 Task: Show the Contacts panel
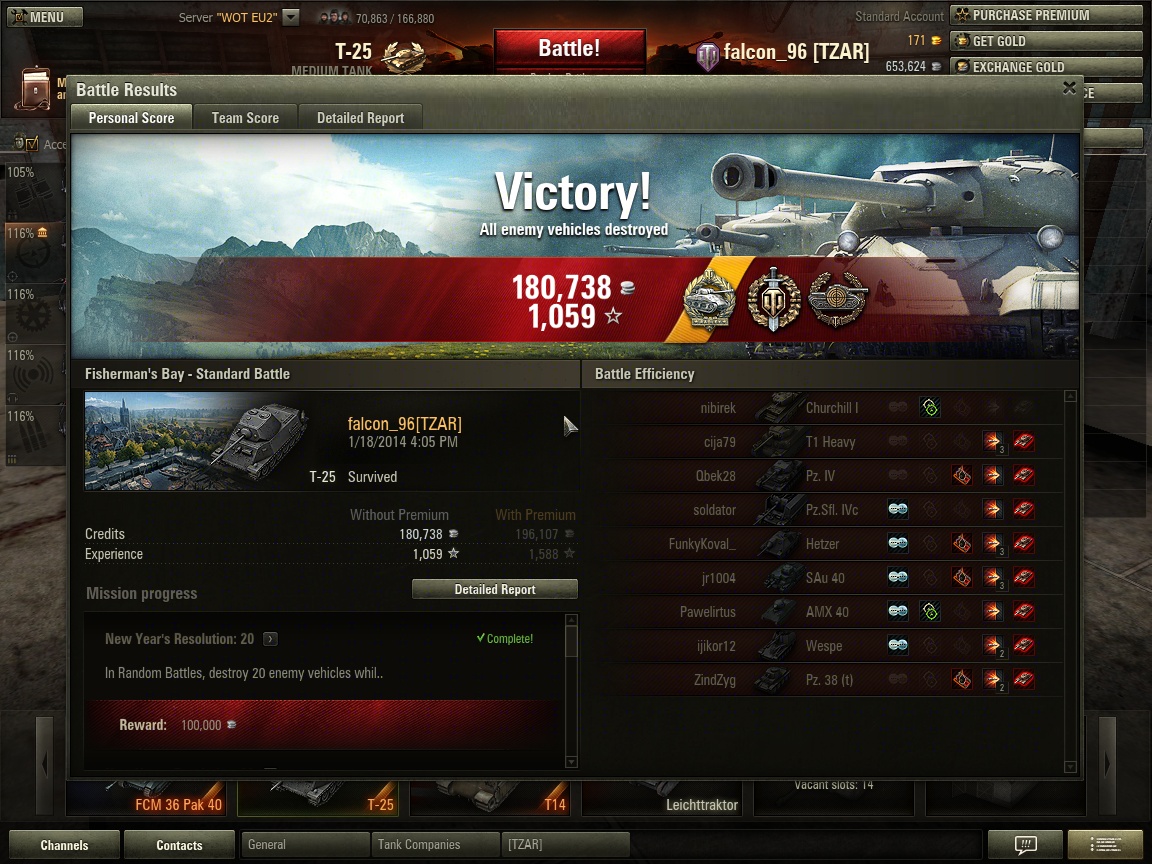tap(179, 845)
